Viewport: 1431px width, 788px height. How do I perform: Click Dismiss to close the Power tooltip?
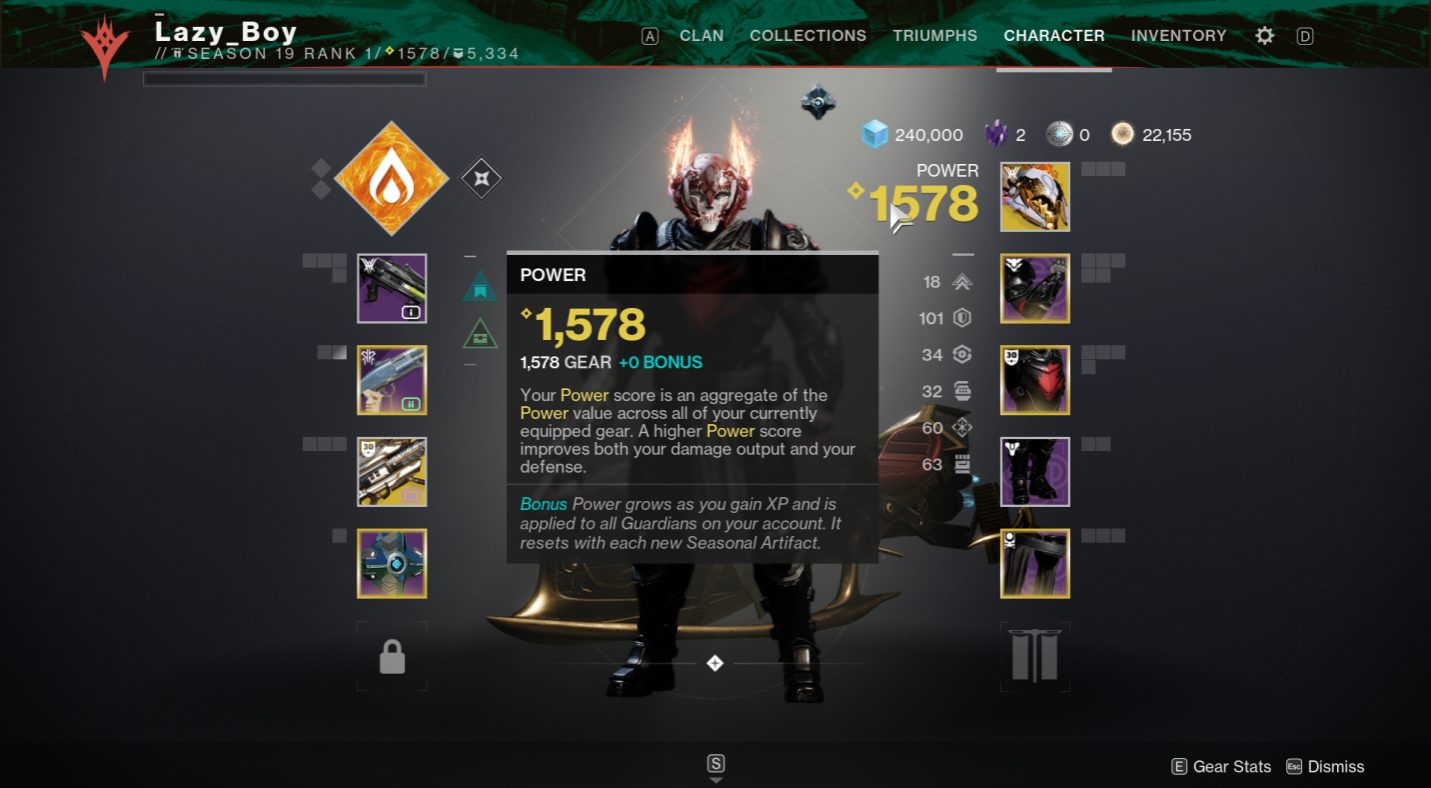pyautogui.click(x=1337, y=766)
